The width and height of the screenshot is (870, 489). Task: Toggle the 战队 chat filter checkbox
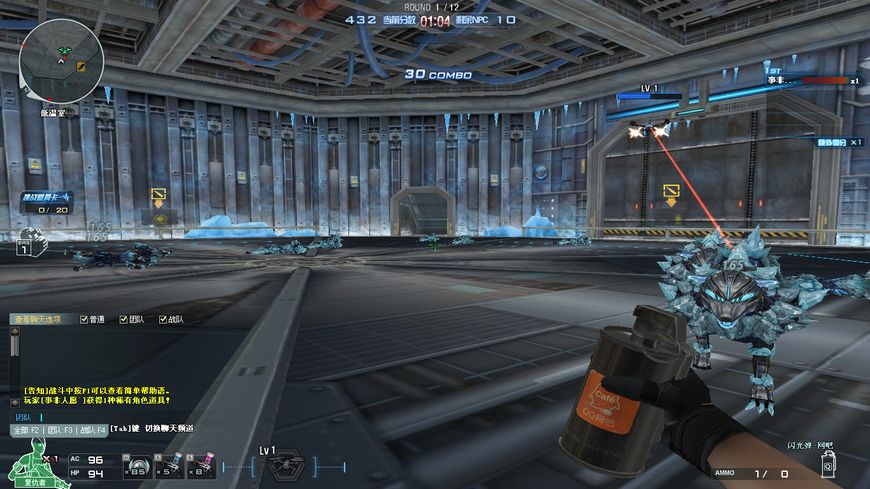point(162,319)
